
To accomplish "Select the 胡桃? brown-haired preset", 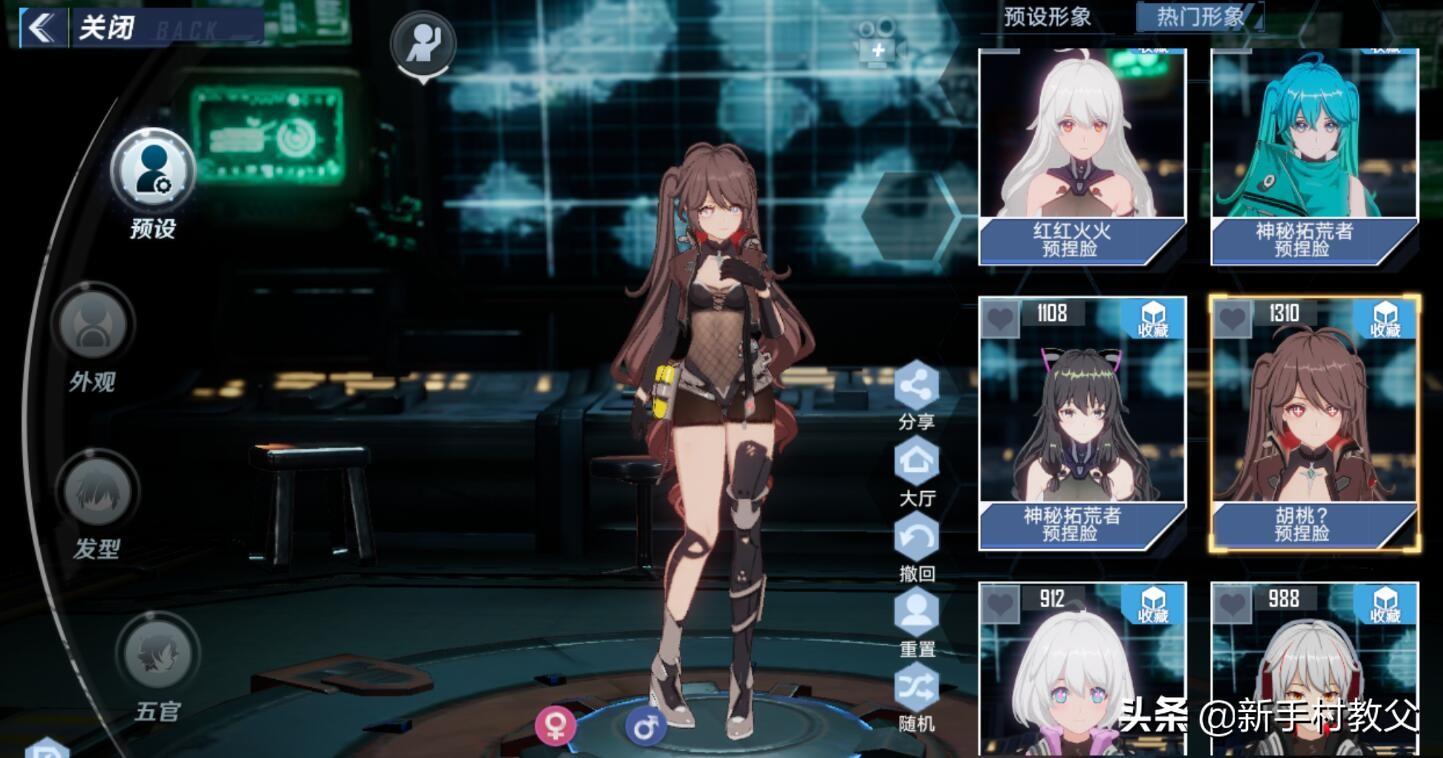I will pyautogui.click(x=1314, y=422).
